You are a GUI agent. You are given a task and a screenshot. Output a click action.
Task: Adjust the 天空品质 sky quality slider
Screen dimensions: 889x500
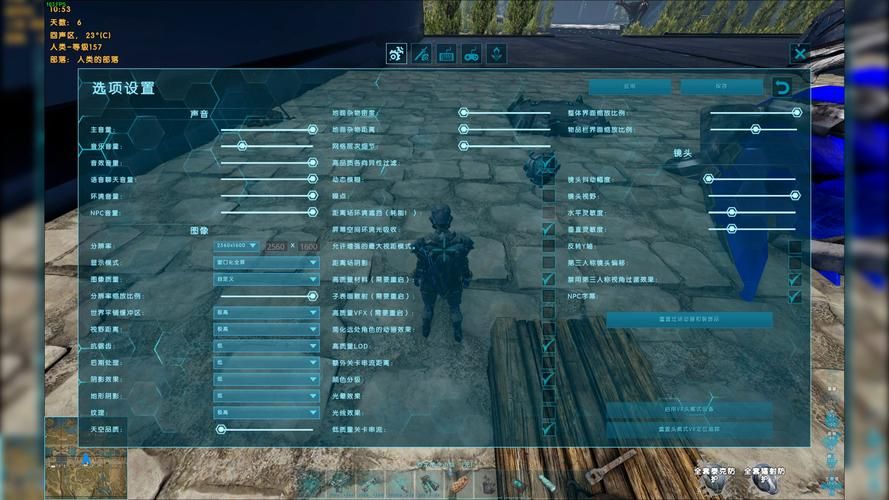(x=268, y=428)
